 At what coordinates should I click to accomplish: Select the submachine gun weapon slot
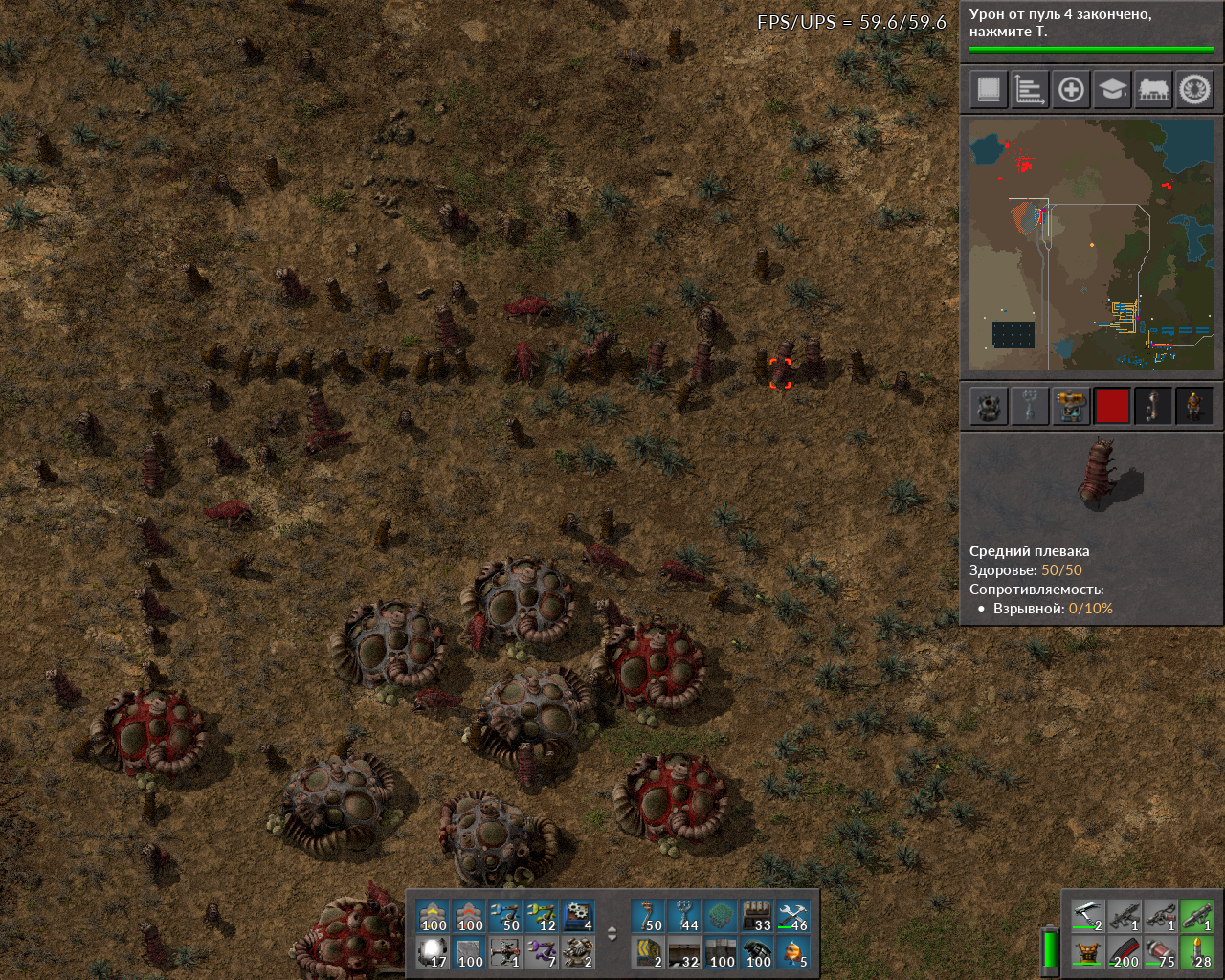click(x=1125, y=917)
